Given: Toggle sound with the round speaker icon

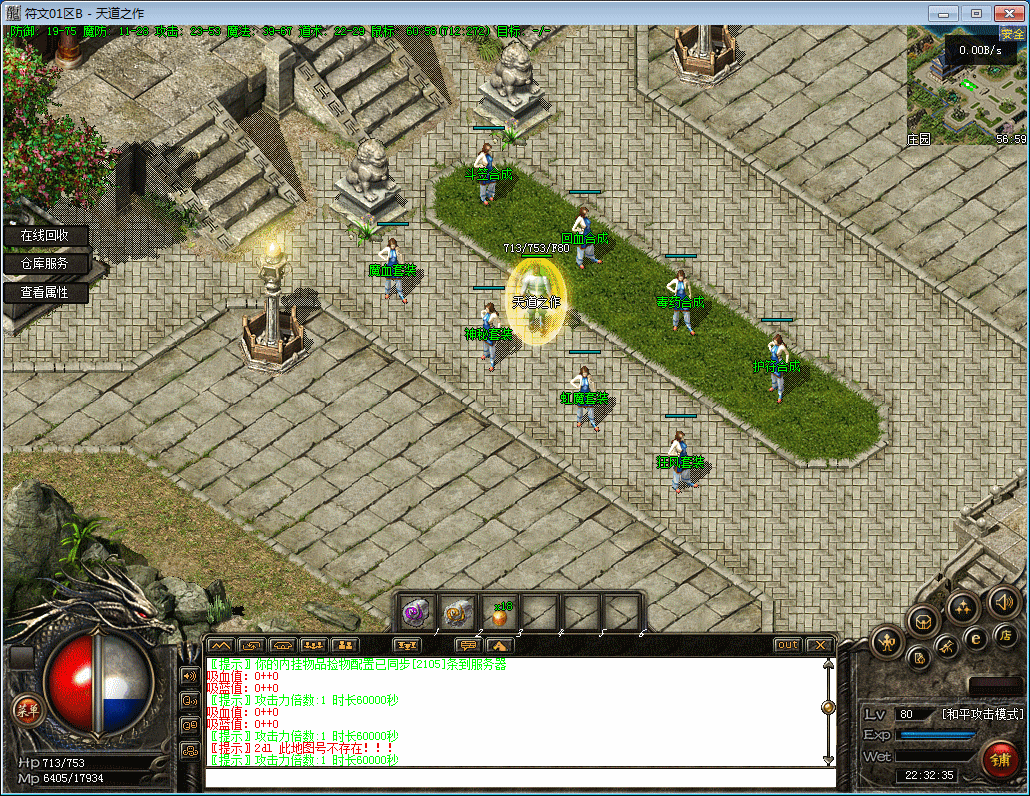Looking at the screenshot, I should [x=1003, y=602].
